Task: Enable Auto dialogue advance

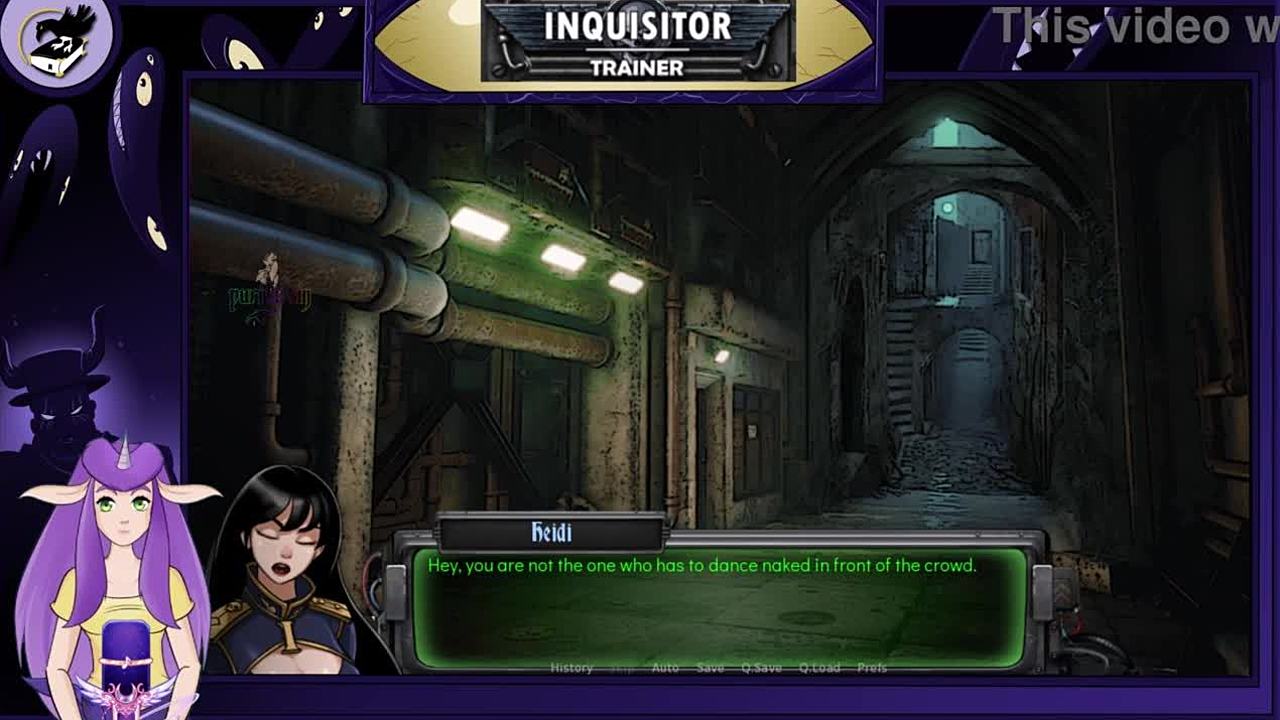Action: [665, 668]
